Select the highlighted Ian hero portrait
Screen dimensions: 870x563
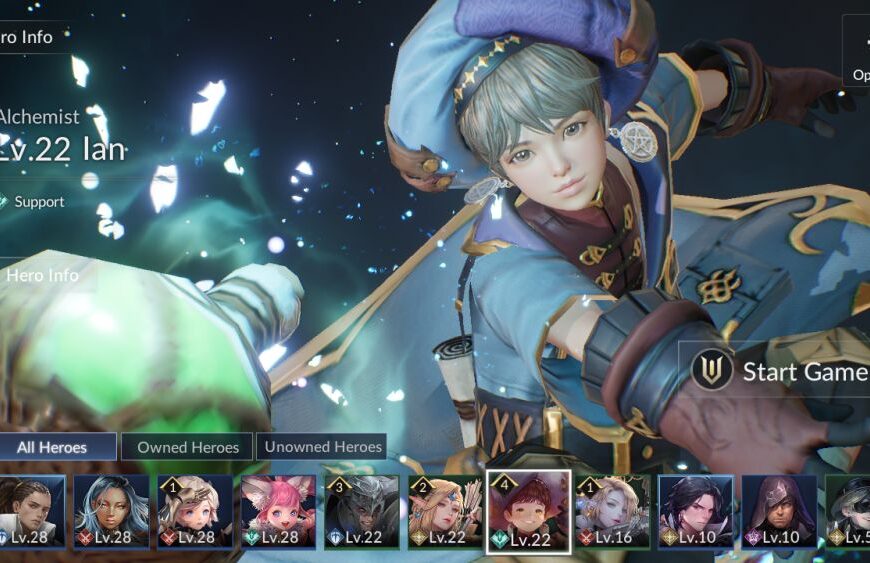(528, 511)
